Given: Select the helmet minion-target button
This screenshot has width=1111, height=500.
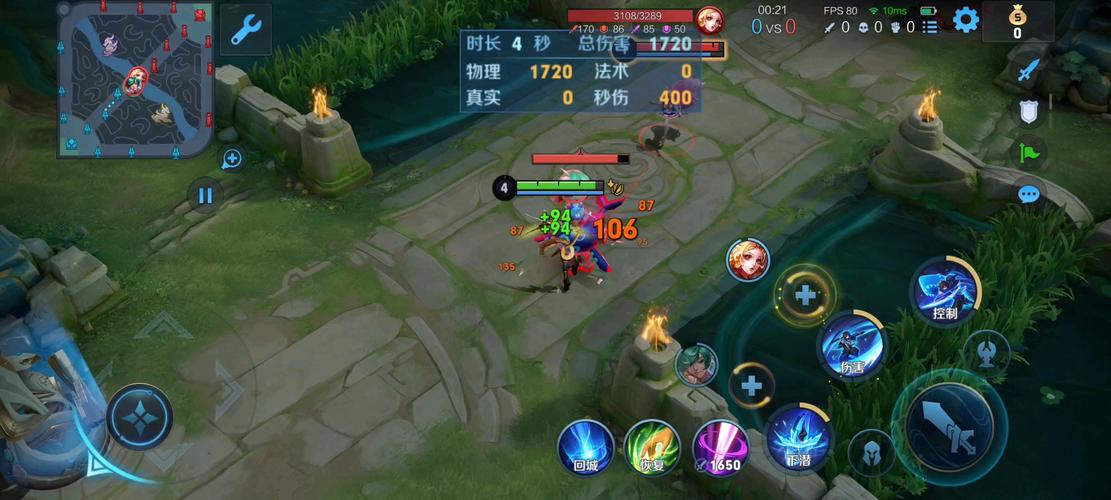Looking at the screenshot, I should [x=871, y=453].
